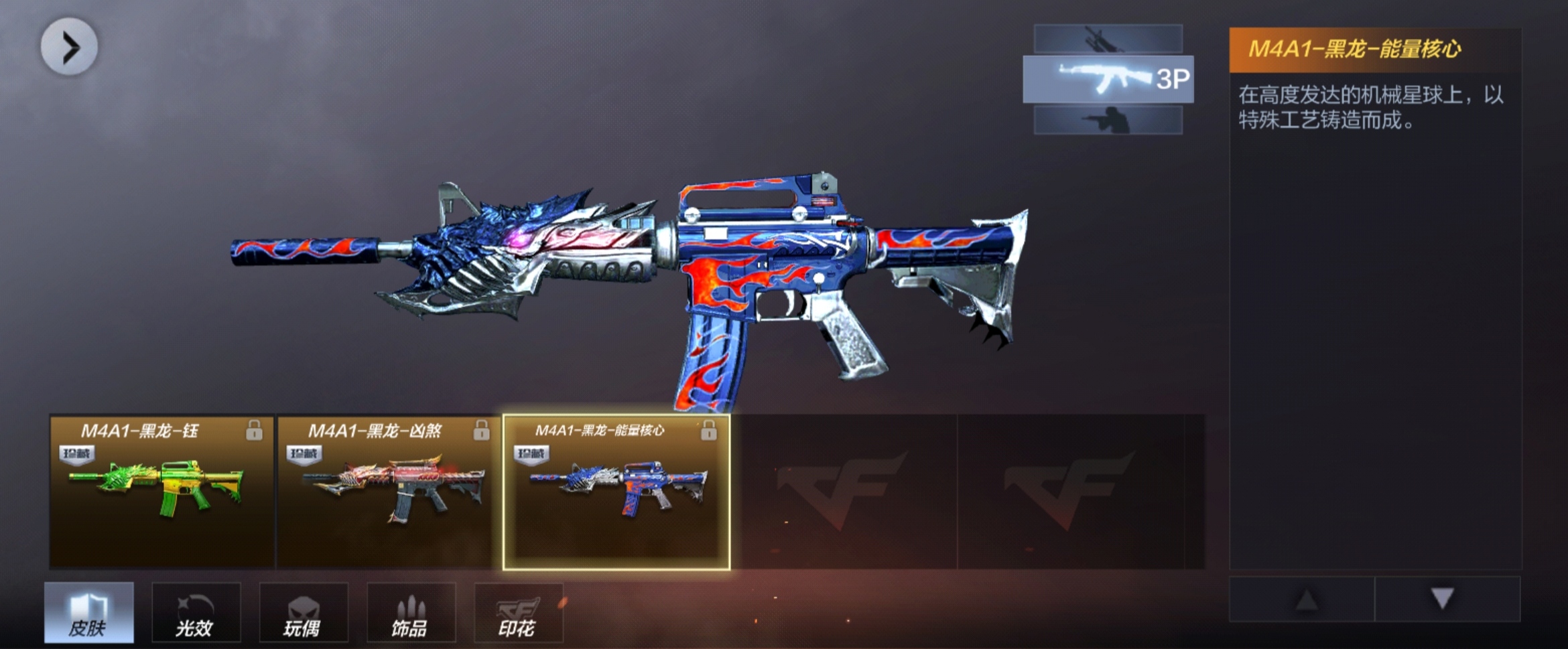1568x649 pixels.
Task: Toggle the 3P AK weapon preview view
Action: pos(1108,80)
